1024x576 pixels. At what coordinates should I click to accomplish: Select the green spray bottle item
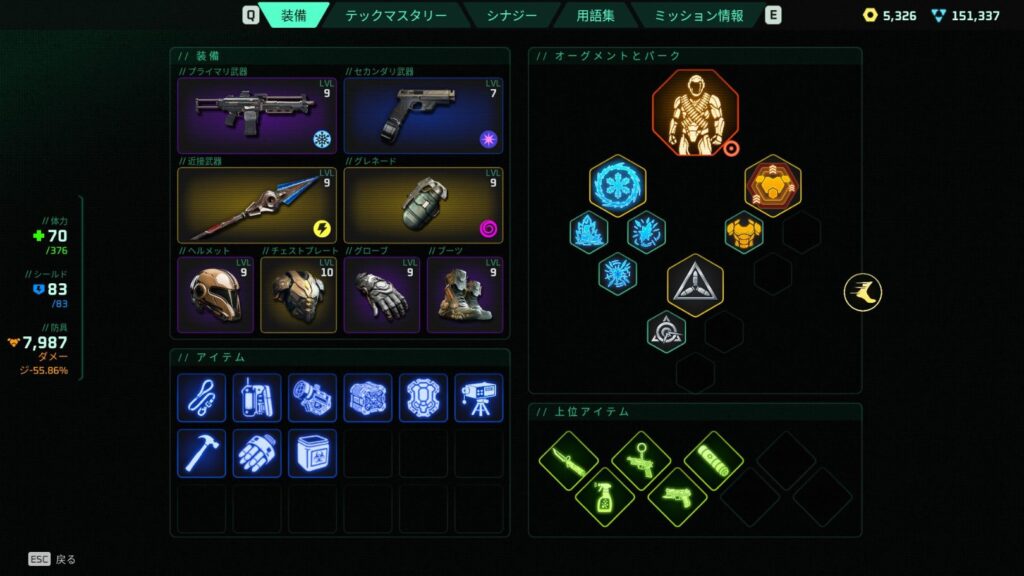(605, 497)
